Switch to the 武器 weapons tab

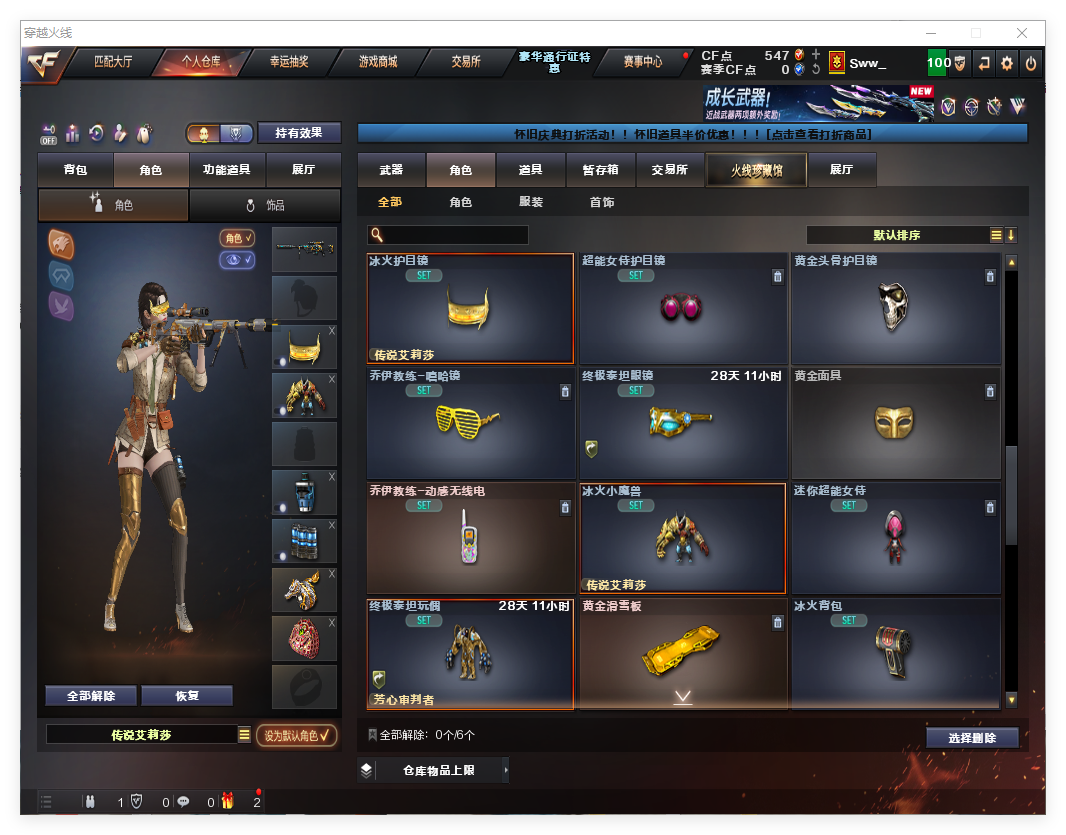click(391, 170)
